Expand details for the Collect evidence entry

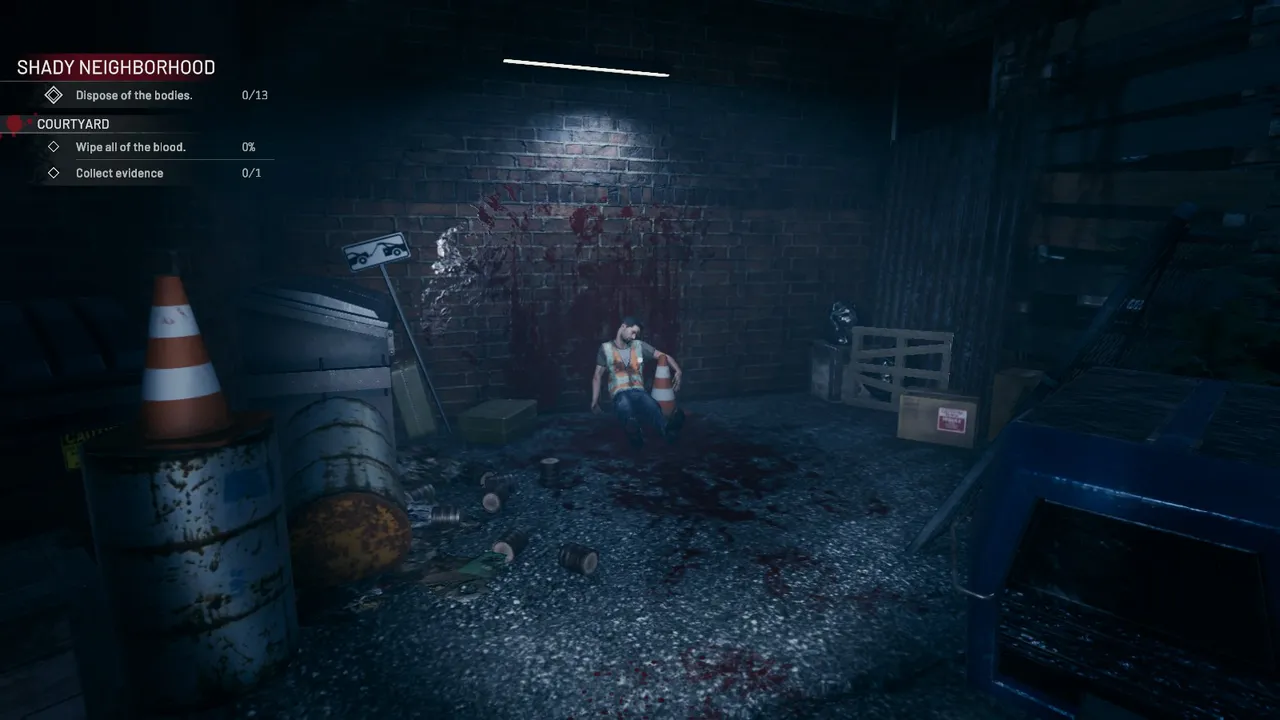(119, 172)
